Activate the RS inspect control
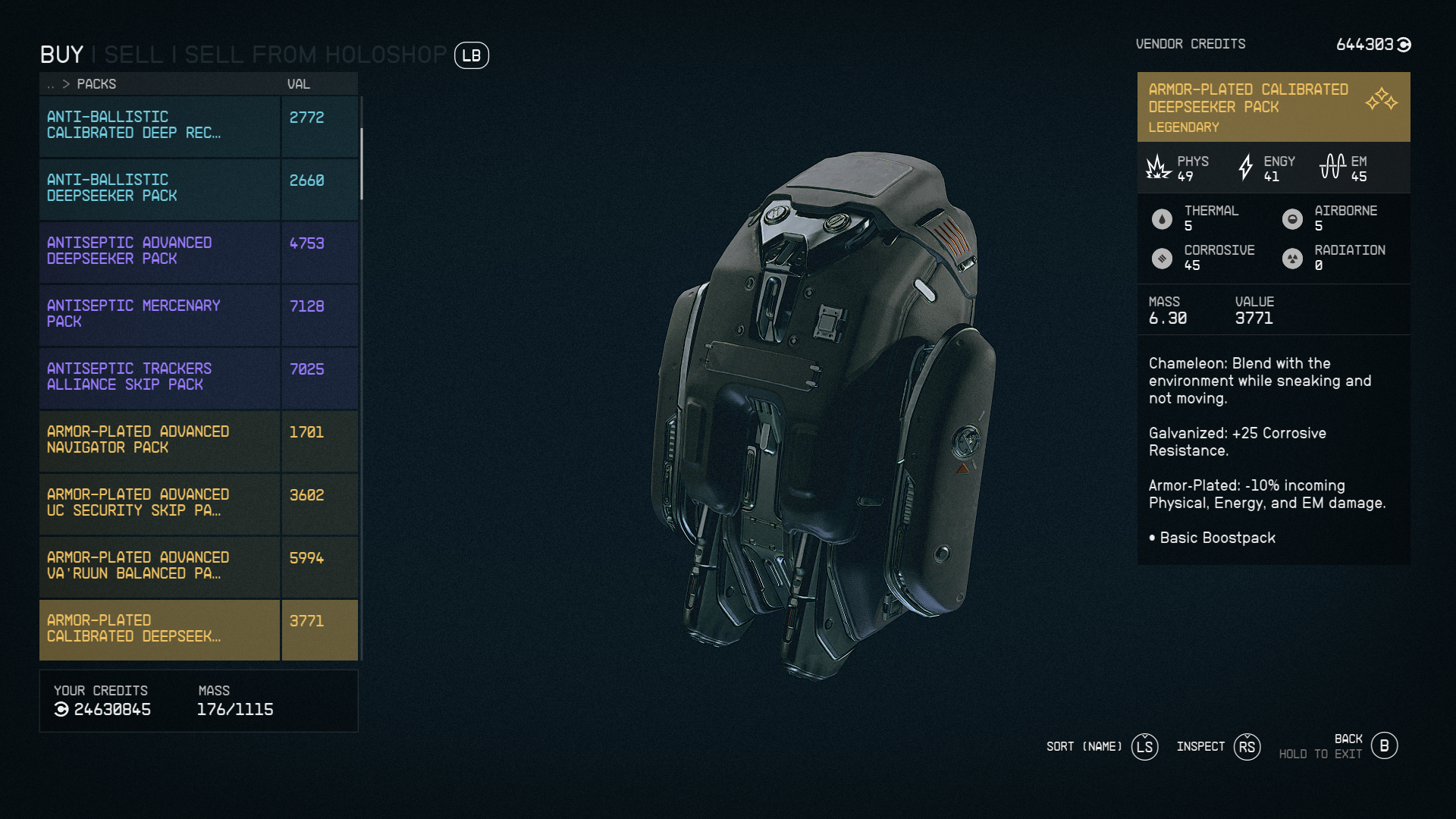This screenshot has height=819, width=1456. click(1247, 746)
